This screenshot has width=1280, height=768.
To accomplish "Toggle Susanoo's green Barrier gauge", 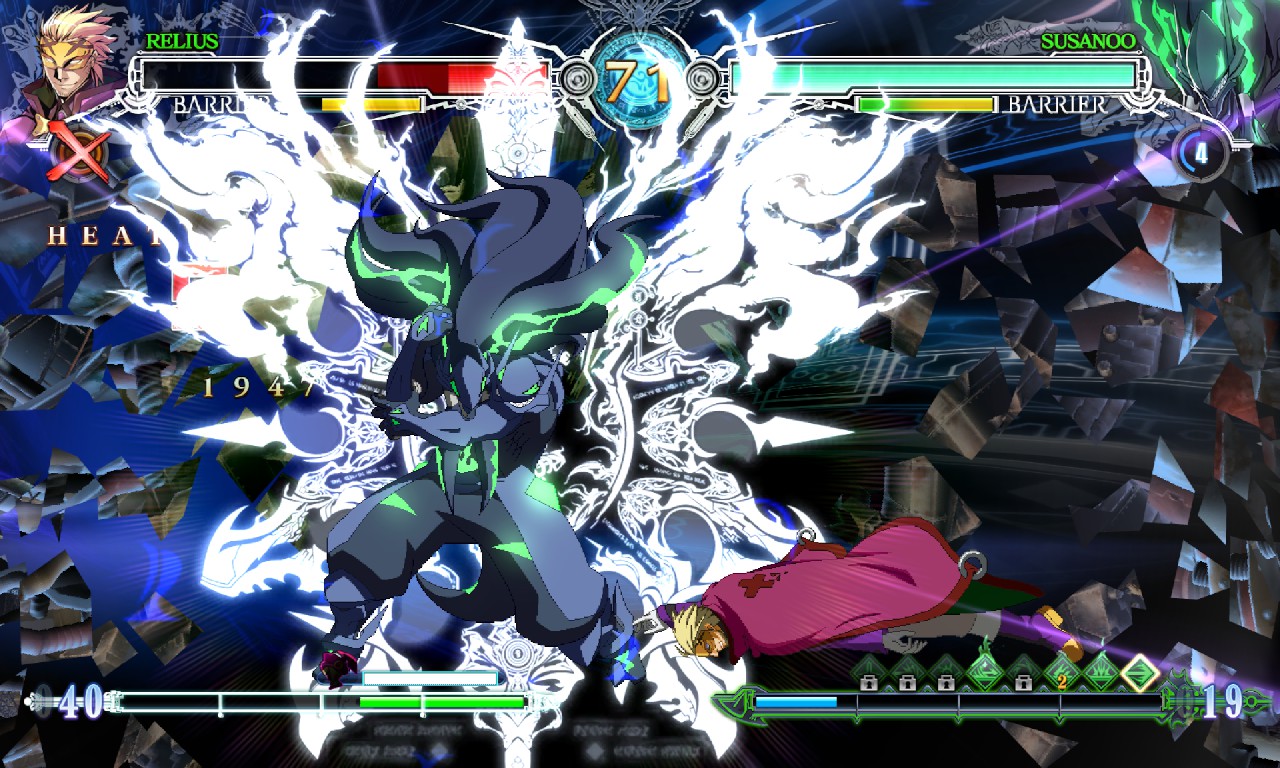I will (x=925, y=102).
